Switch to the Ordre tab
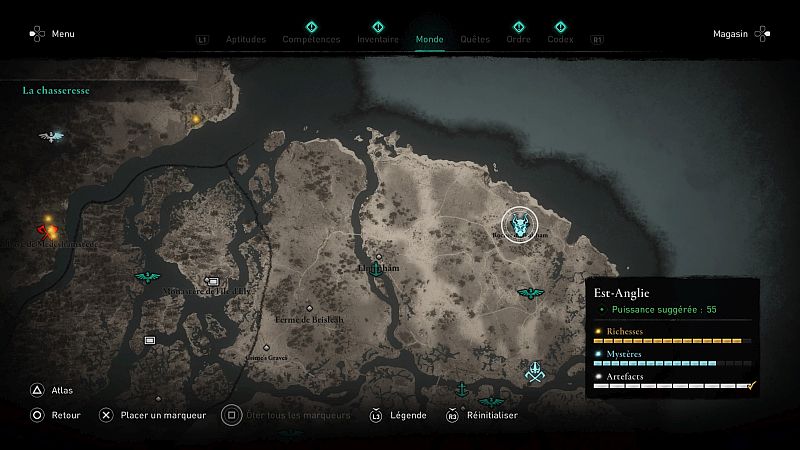This screenshot has width=800, height=450. [x=518, y=40]
